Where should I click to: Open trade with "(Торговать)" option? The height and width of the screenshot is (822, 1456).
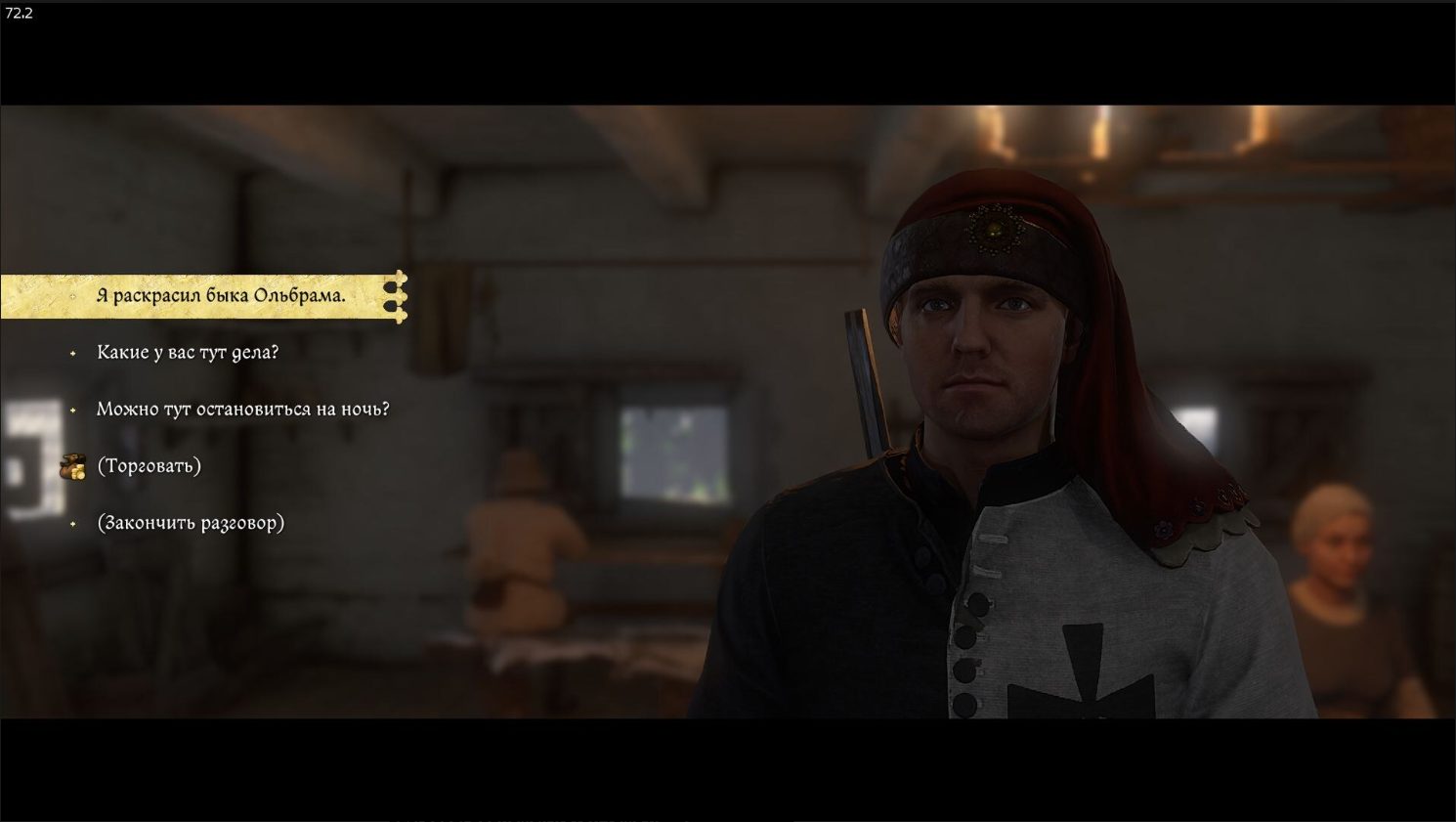pyautogui.click(x=149, y=466)
